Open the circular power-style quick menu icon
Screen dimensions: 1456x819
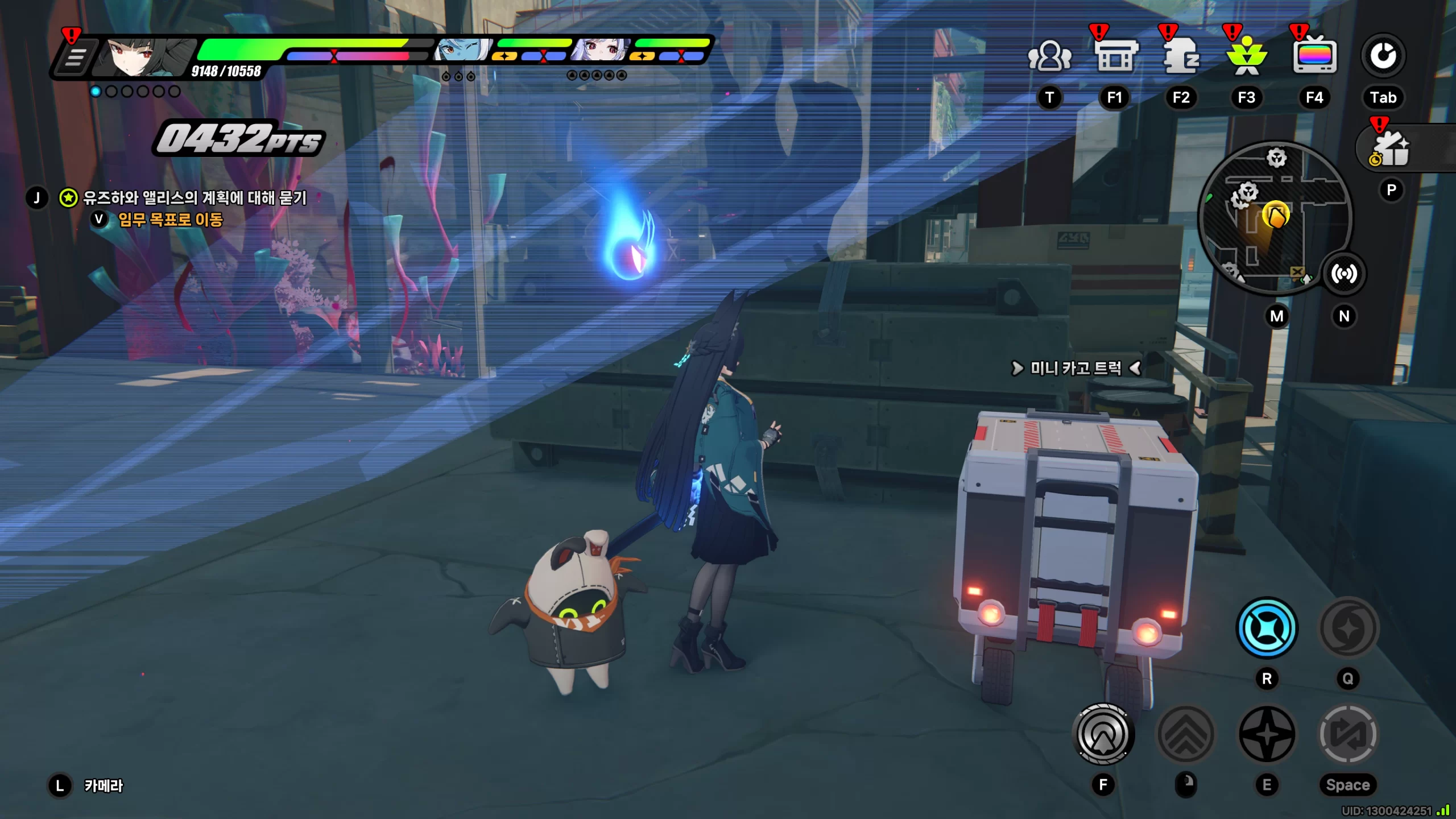1383,56
